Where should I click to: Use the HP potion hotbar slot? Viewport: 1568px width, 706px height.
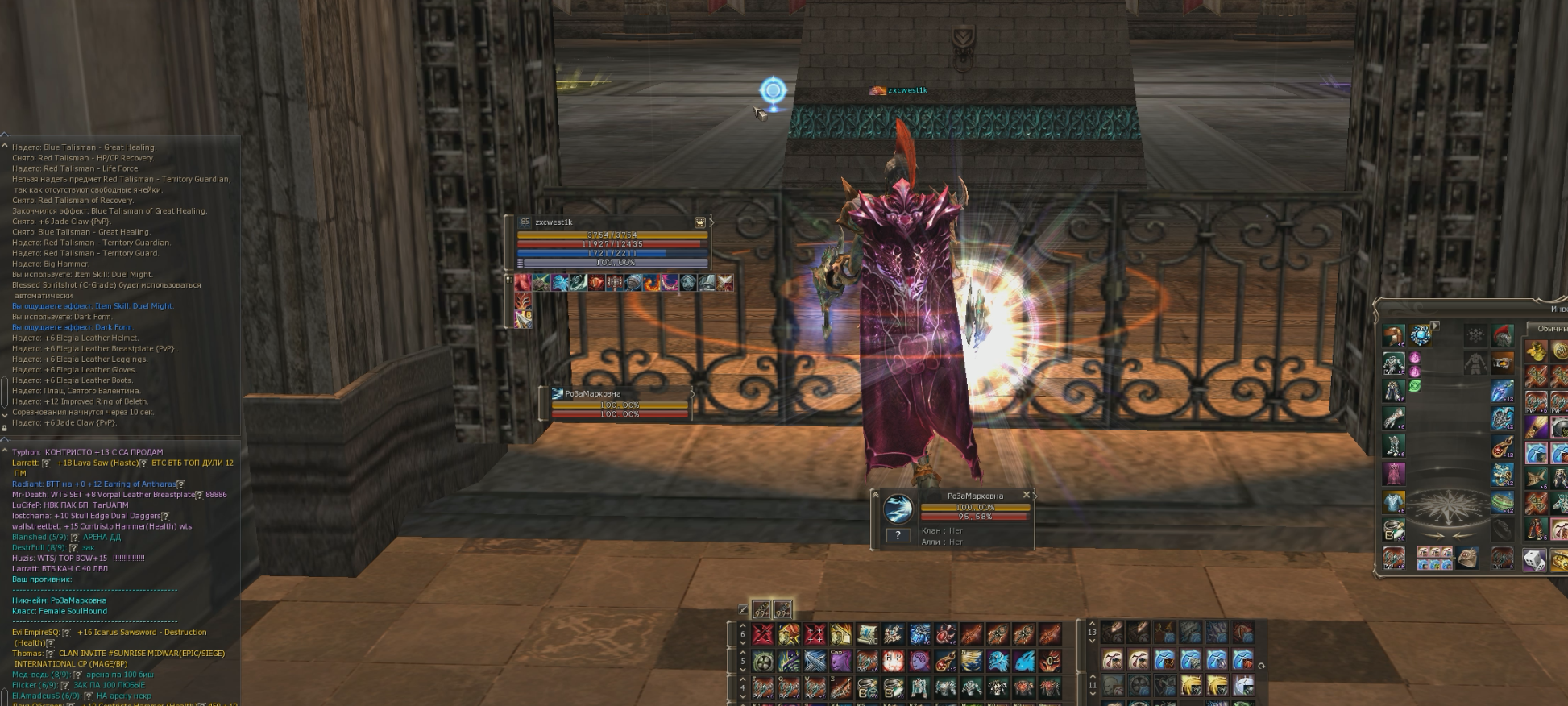(x=893, y=661)
